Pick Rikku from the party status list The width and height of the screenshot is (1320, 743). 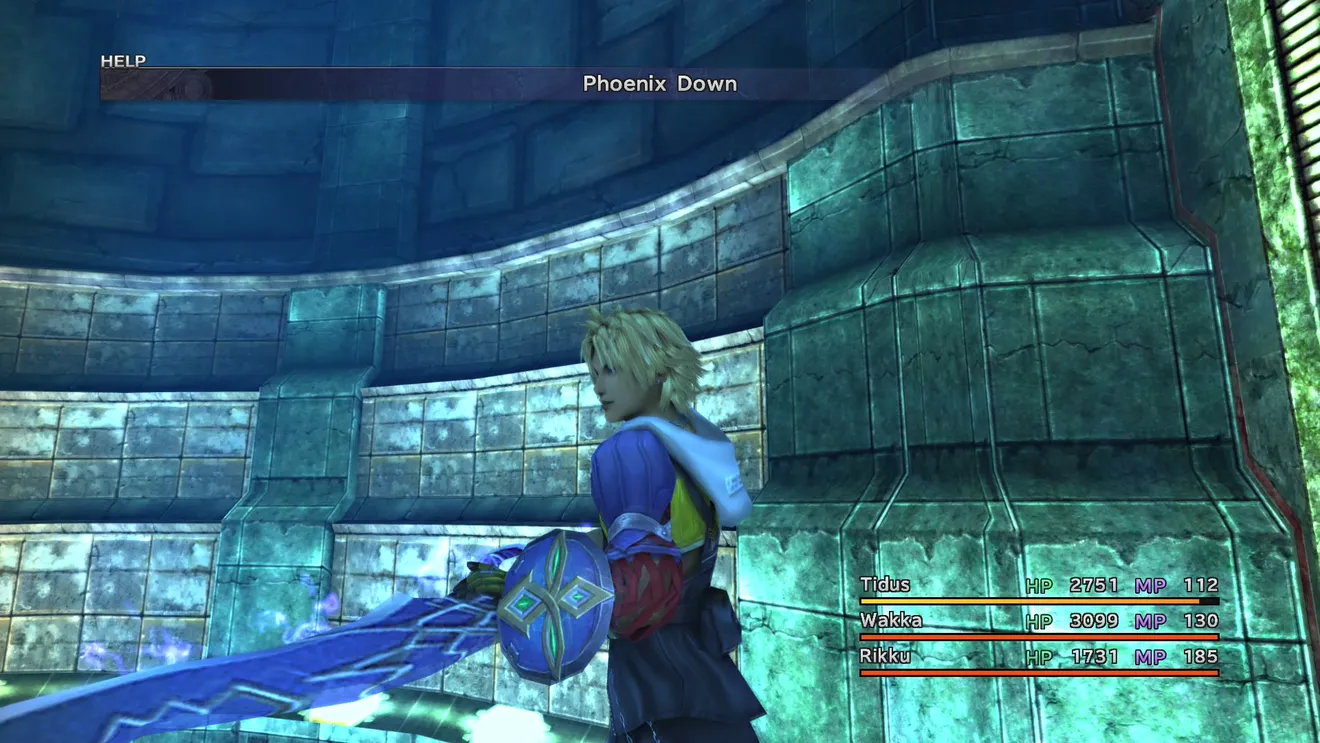pos(886,657)
